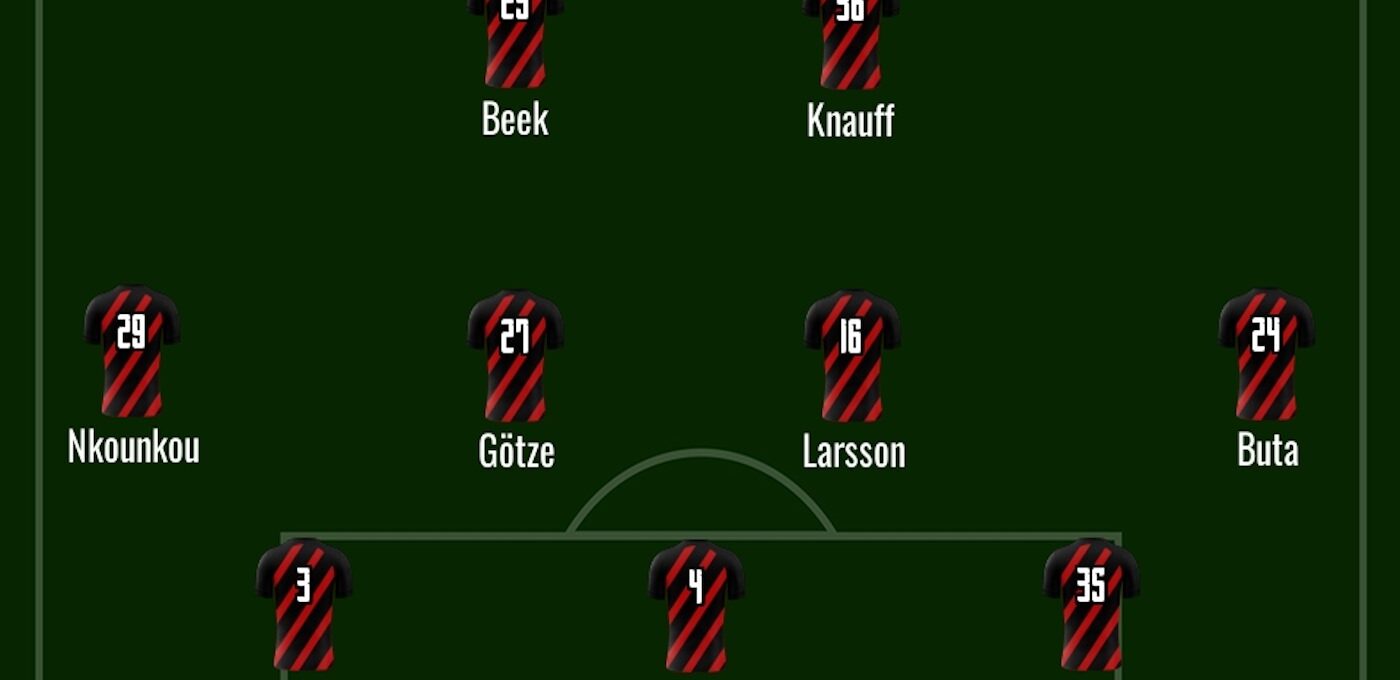Select the number 3 defender shirt

point(304,604)
